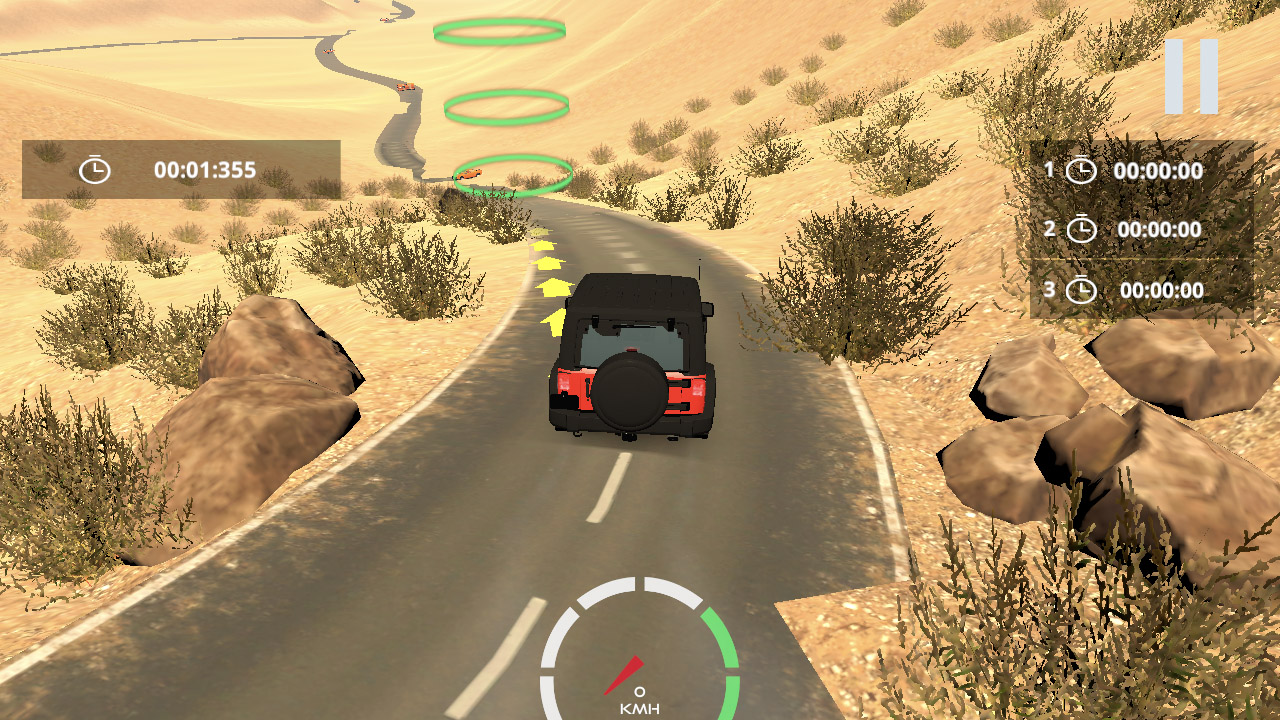This screenshot has height=720, width=1280.
Task: Click the lap 3 time entry
Action: pos(1162,291)
